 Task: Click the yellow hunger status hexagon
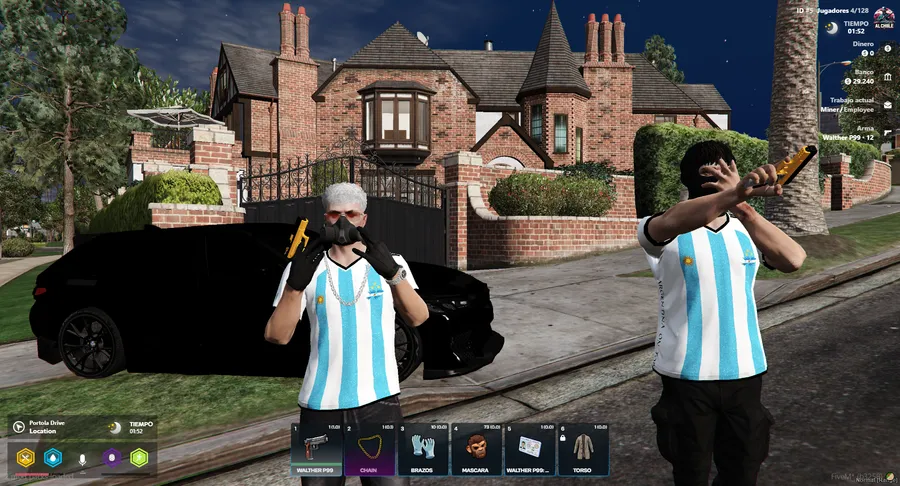(x=26, y=458)
